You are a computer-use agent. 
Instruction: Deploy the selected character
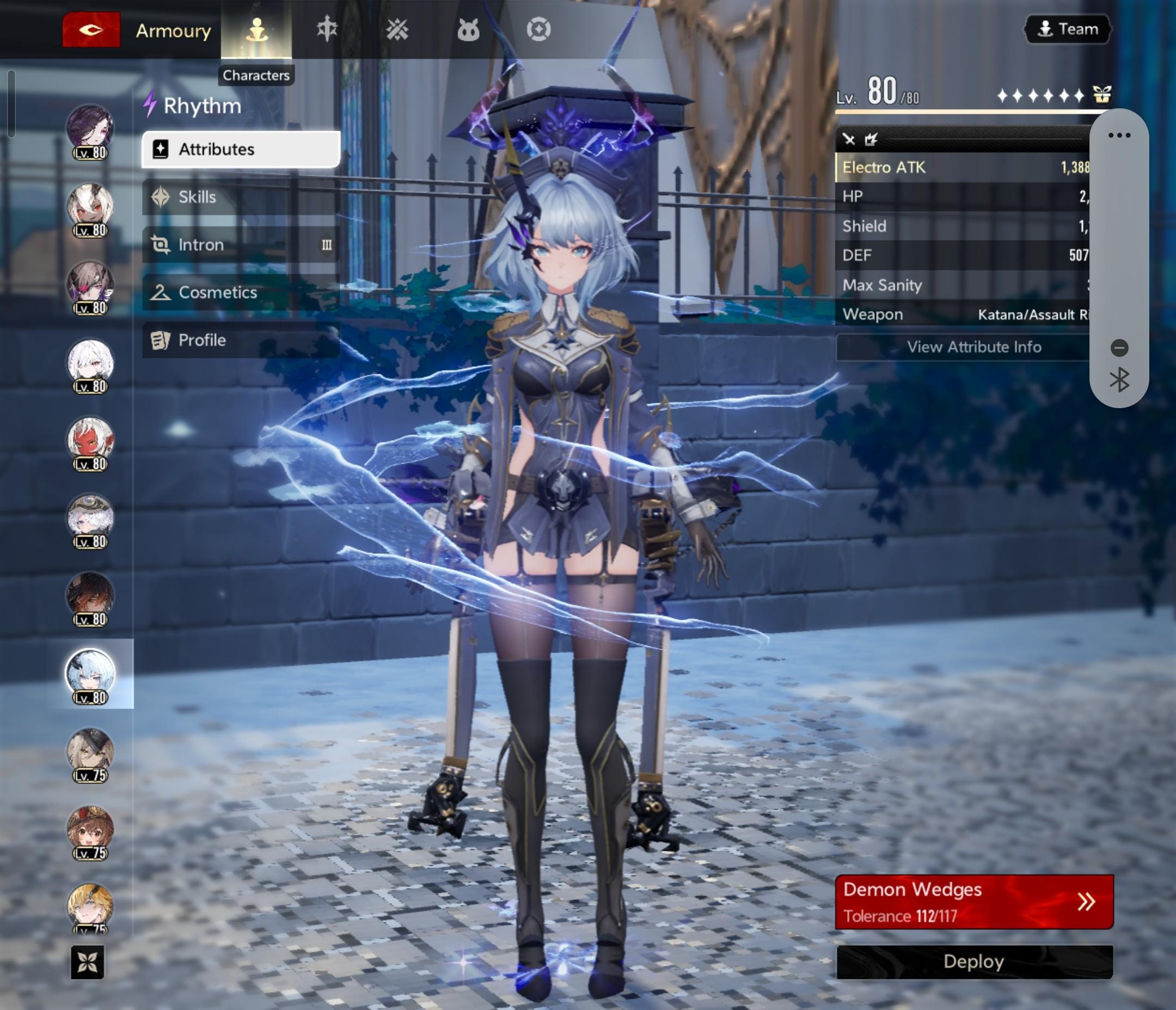(x=974, y=962)
